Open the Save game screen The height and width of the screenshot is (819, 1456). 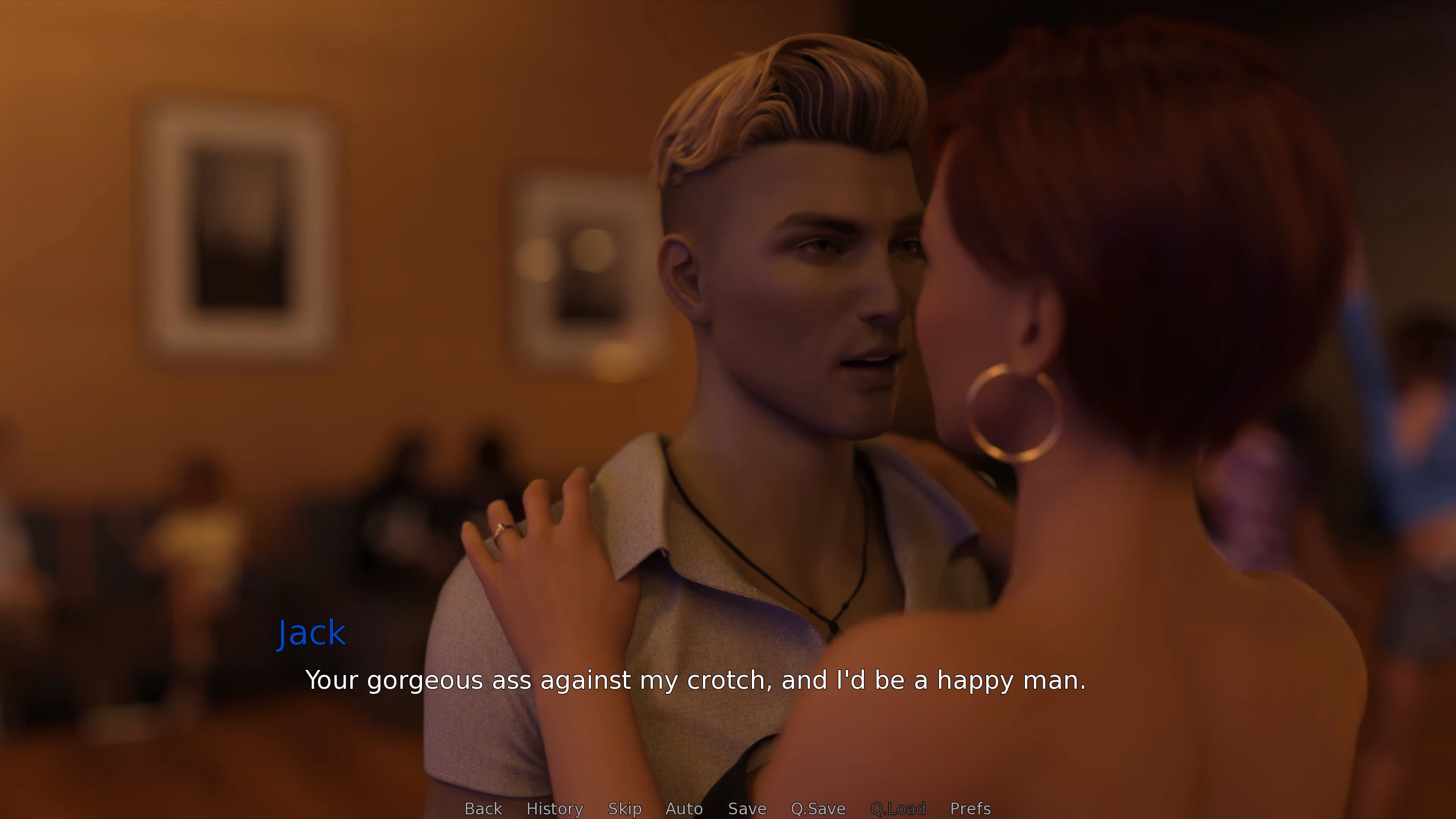[747, 808]
